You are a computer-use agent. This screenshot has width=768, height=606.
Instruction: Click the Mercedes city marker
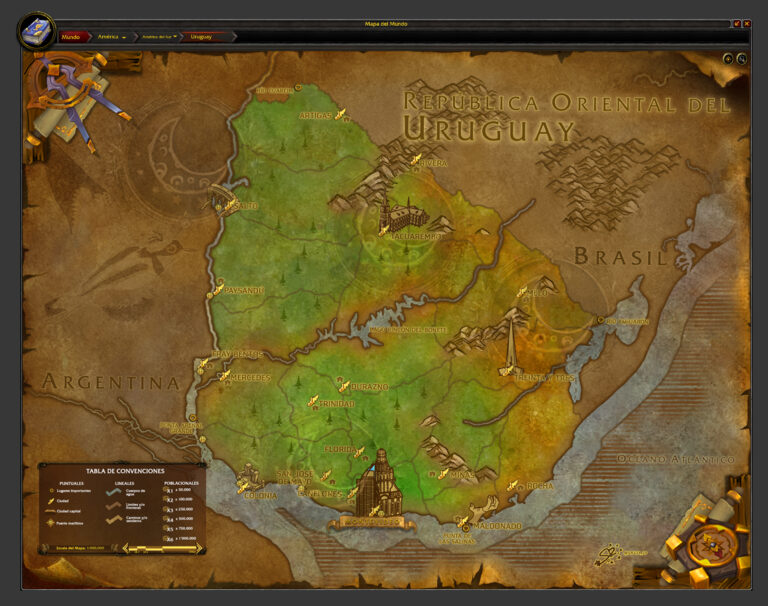[x=225, y=376]
